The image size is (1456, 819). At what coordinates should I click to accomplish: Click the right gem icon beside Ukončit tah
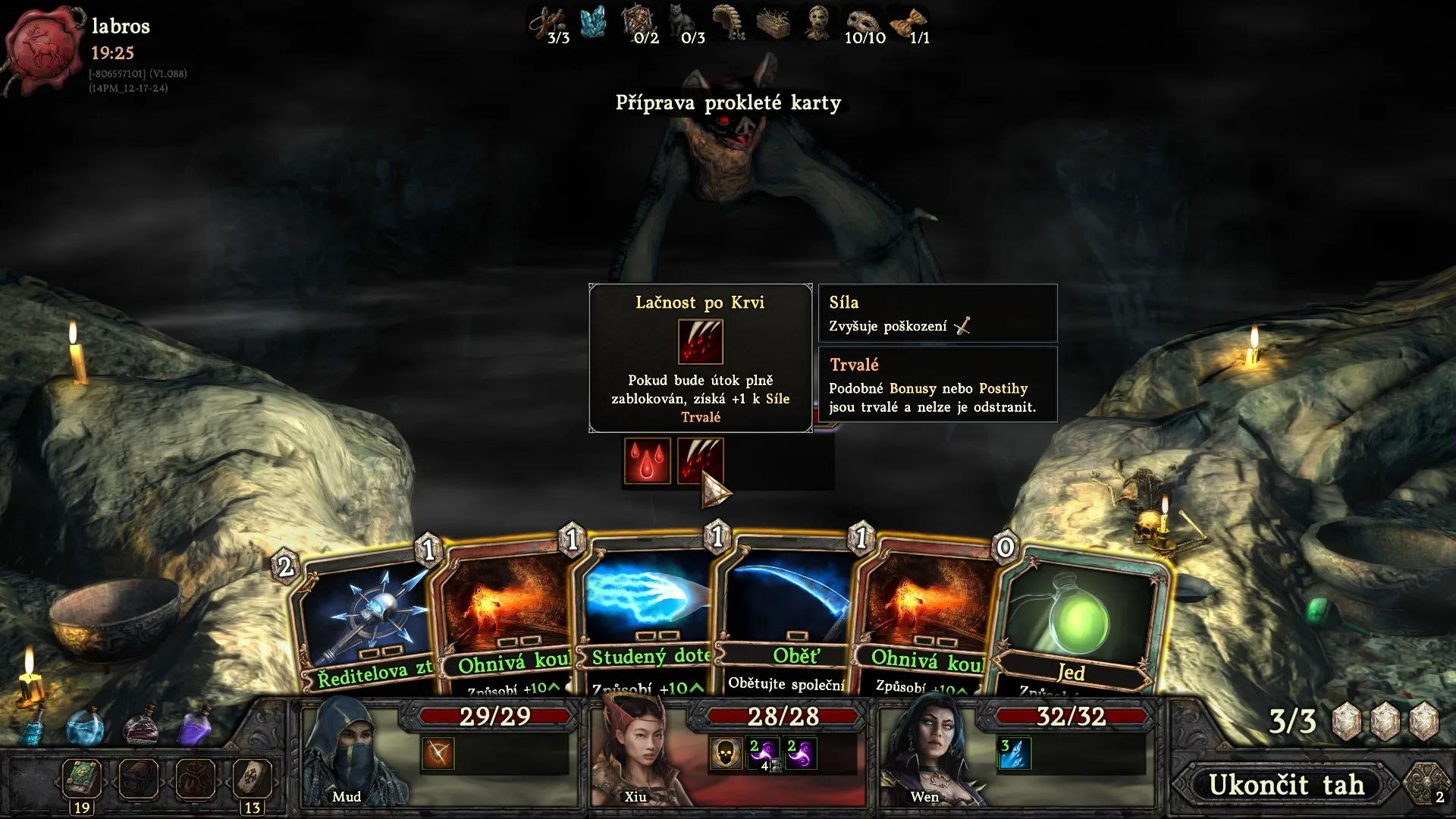pyautogui.click(x=1424, y=785)
